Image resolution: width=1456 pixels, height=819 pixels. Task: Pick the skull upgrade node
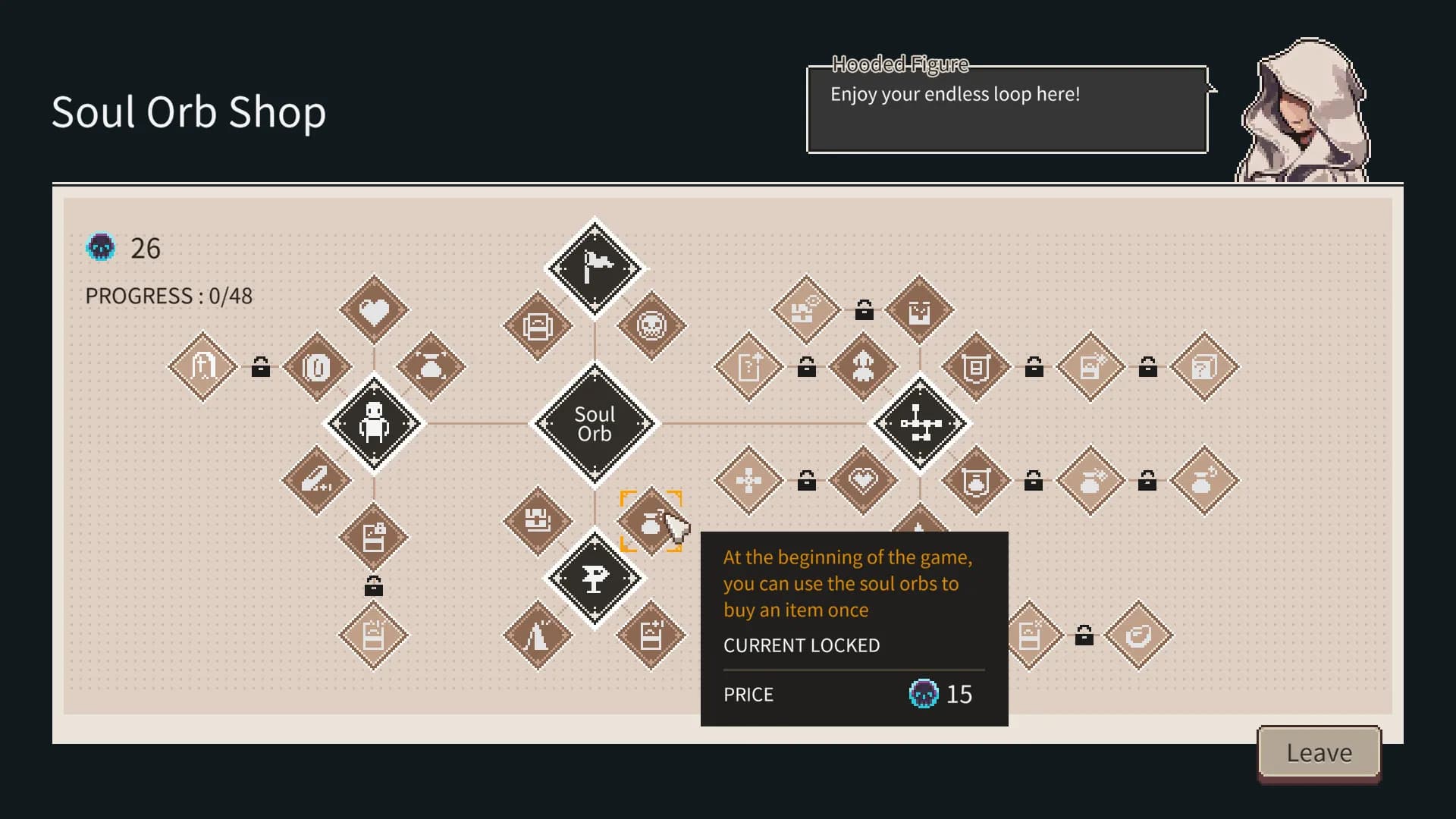(651, 326)
